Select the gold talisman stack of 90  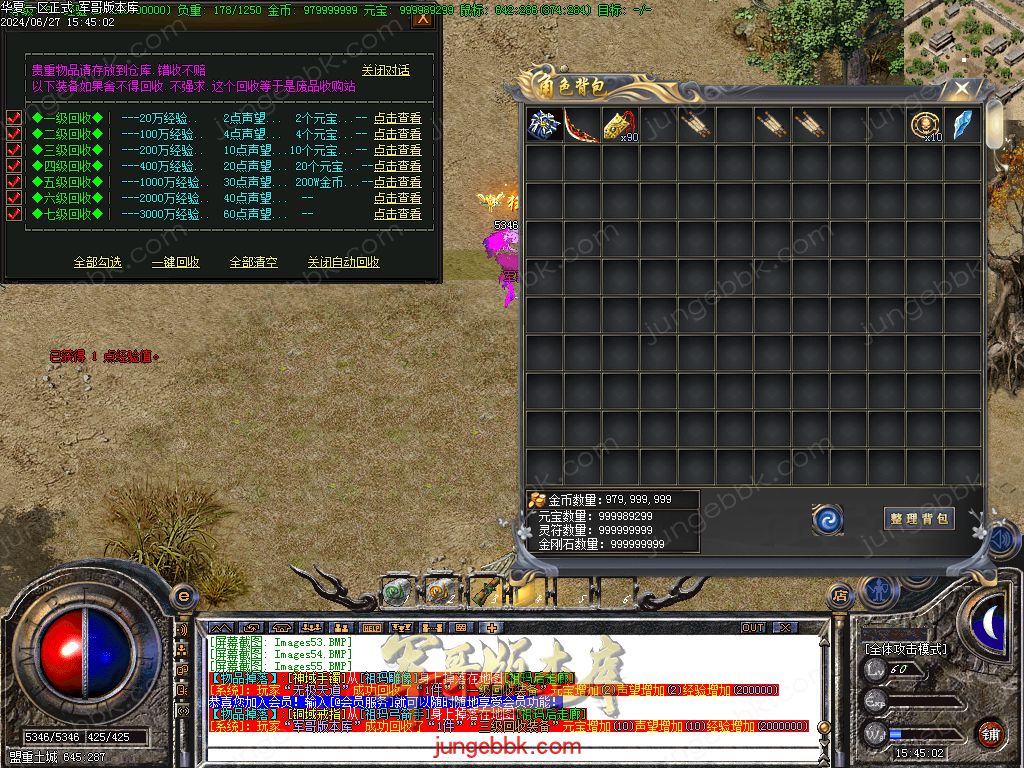pyautogui.click(x=621, y=126)
